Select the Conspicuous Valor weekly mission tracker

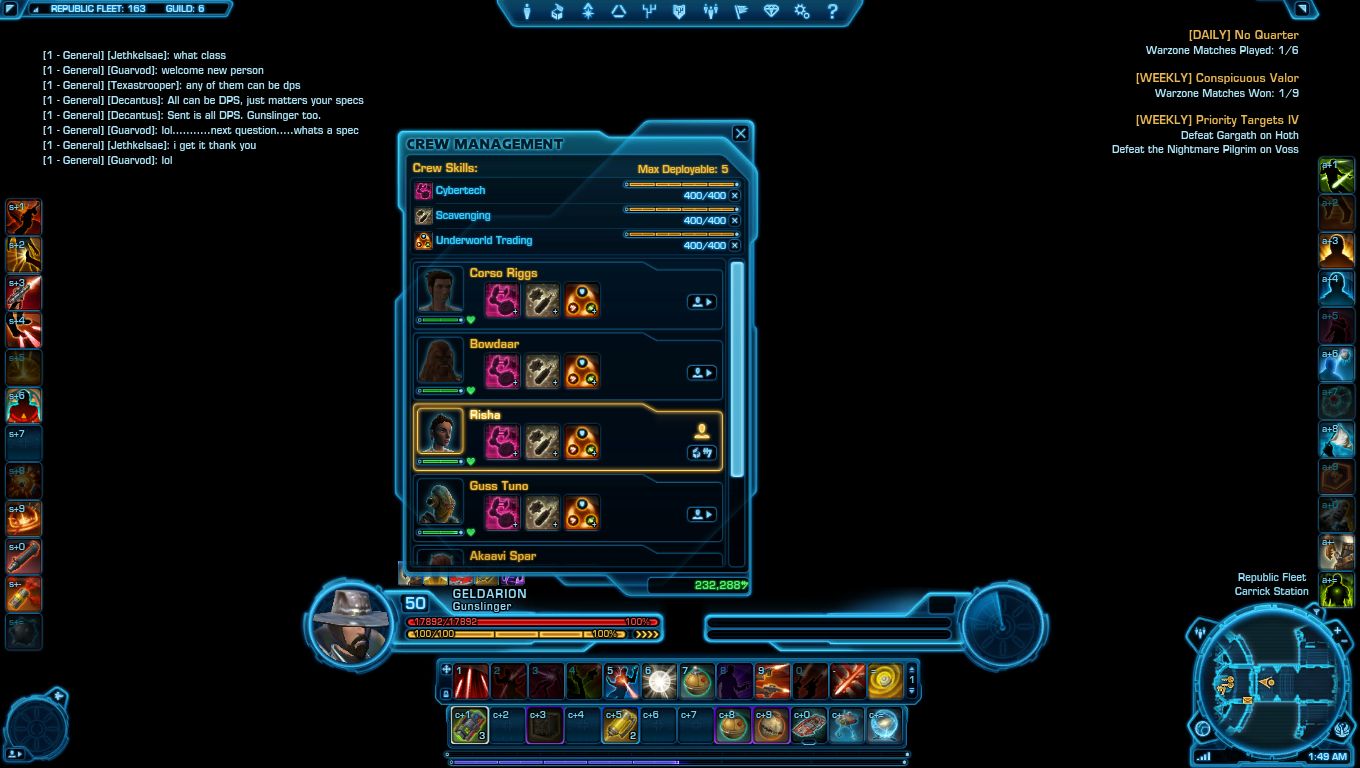tap(1216, 78)
